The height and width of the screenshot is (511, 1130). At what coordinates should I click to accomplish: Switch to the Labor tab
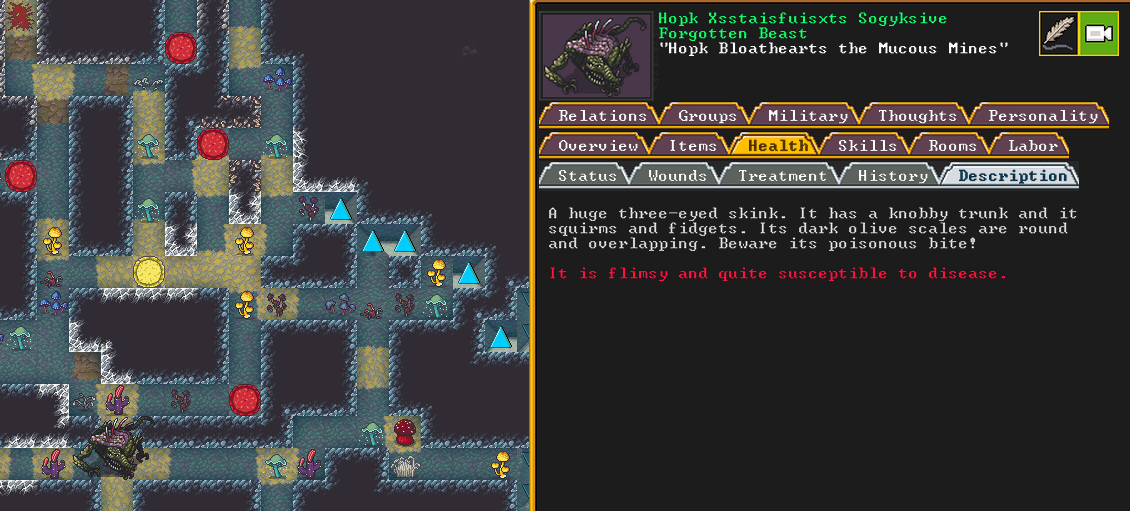(x=1032, y=146)
